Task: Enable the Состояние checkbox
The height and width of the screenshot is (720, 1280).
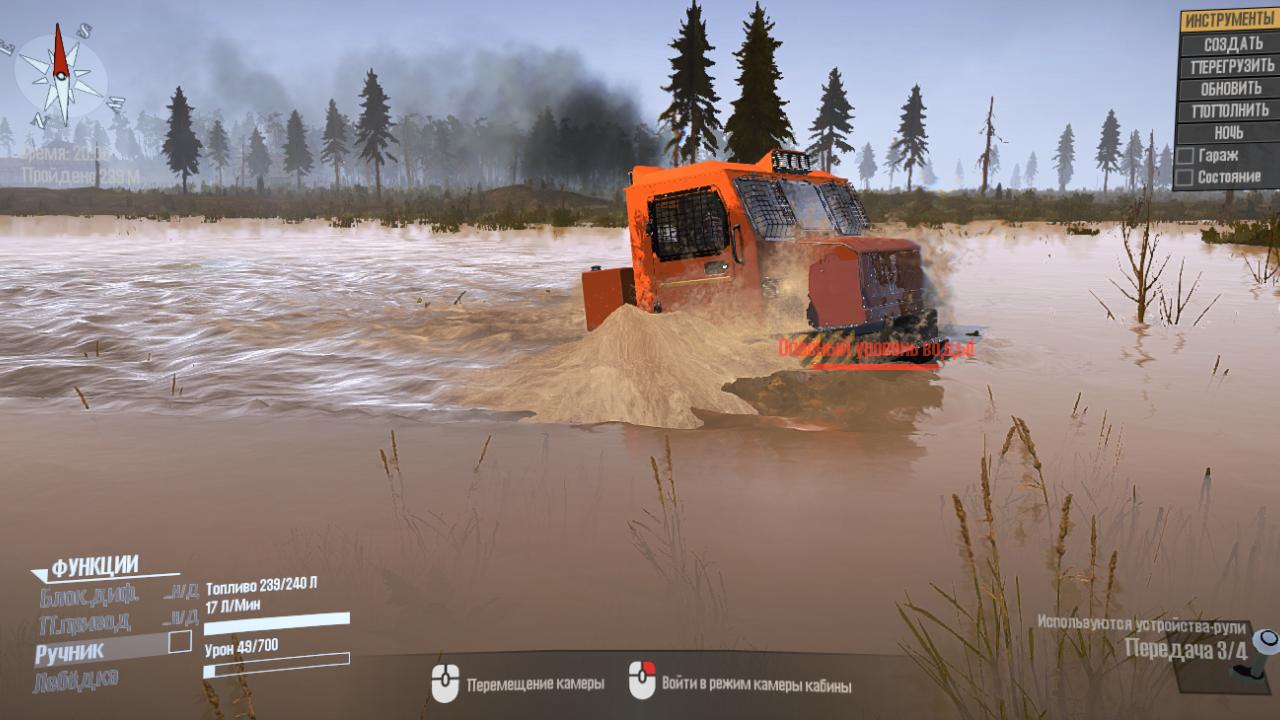Action: click(1185, 177)
